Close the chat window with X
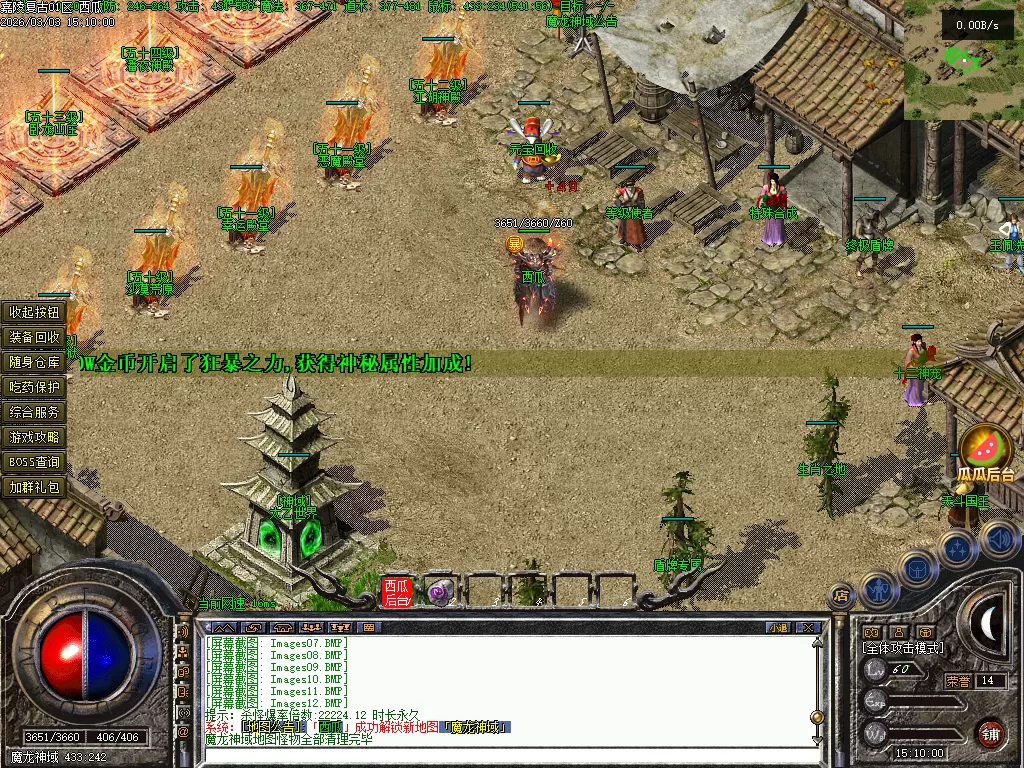Screen dimensions: 1024x768 (808, 628)
